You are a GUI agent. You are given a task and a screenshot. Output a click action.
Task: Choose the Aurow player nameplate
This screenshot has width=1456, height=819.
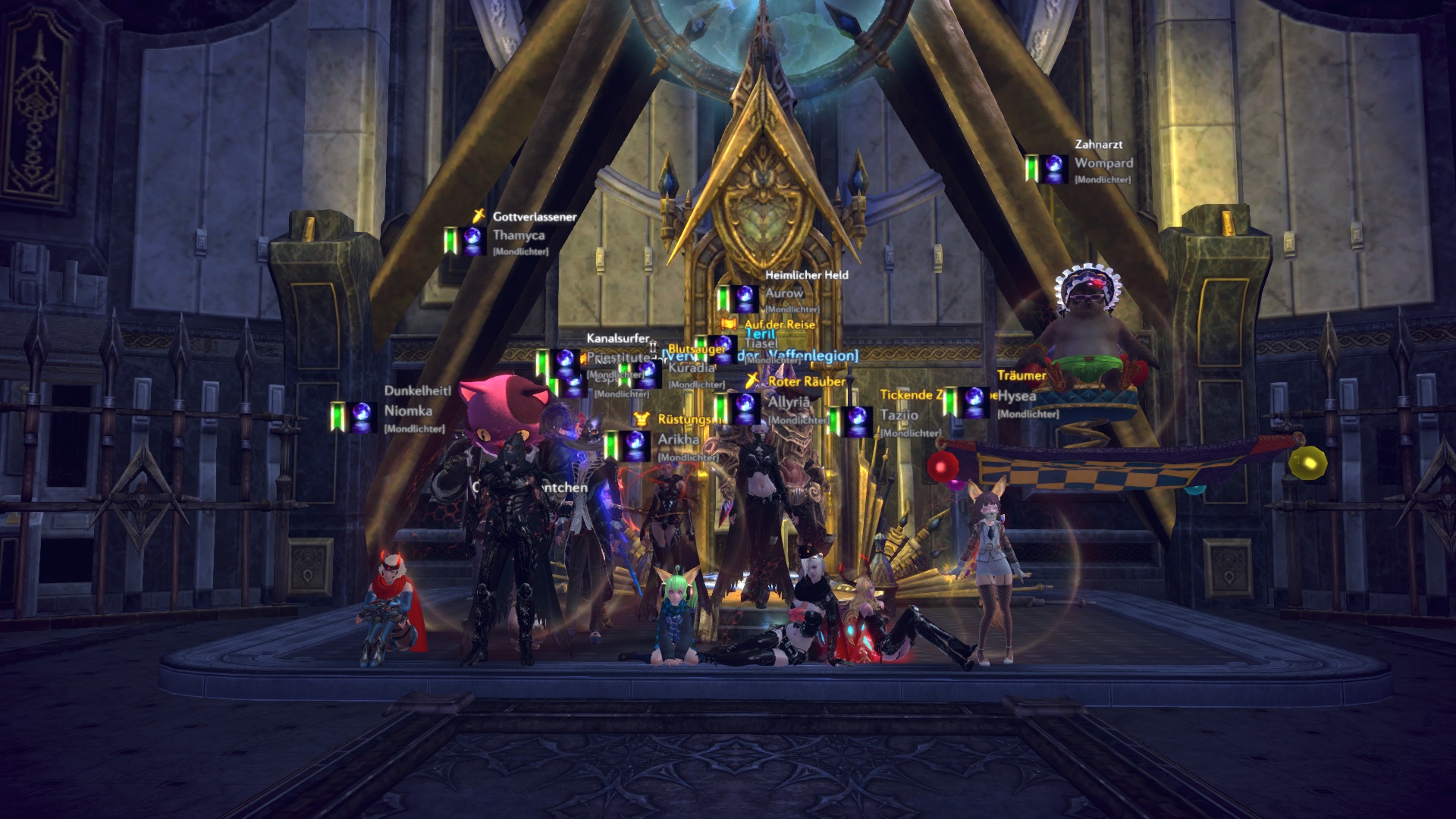(784, 293)
